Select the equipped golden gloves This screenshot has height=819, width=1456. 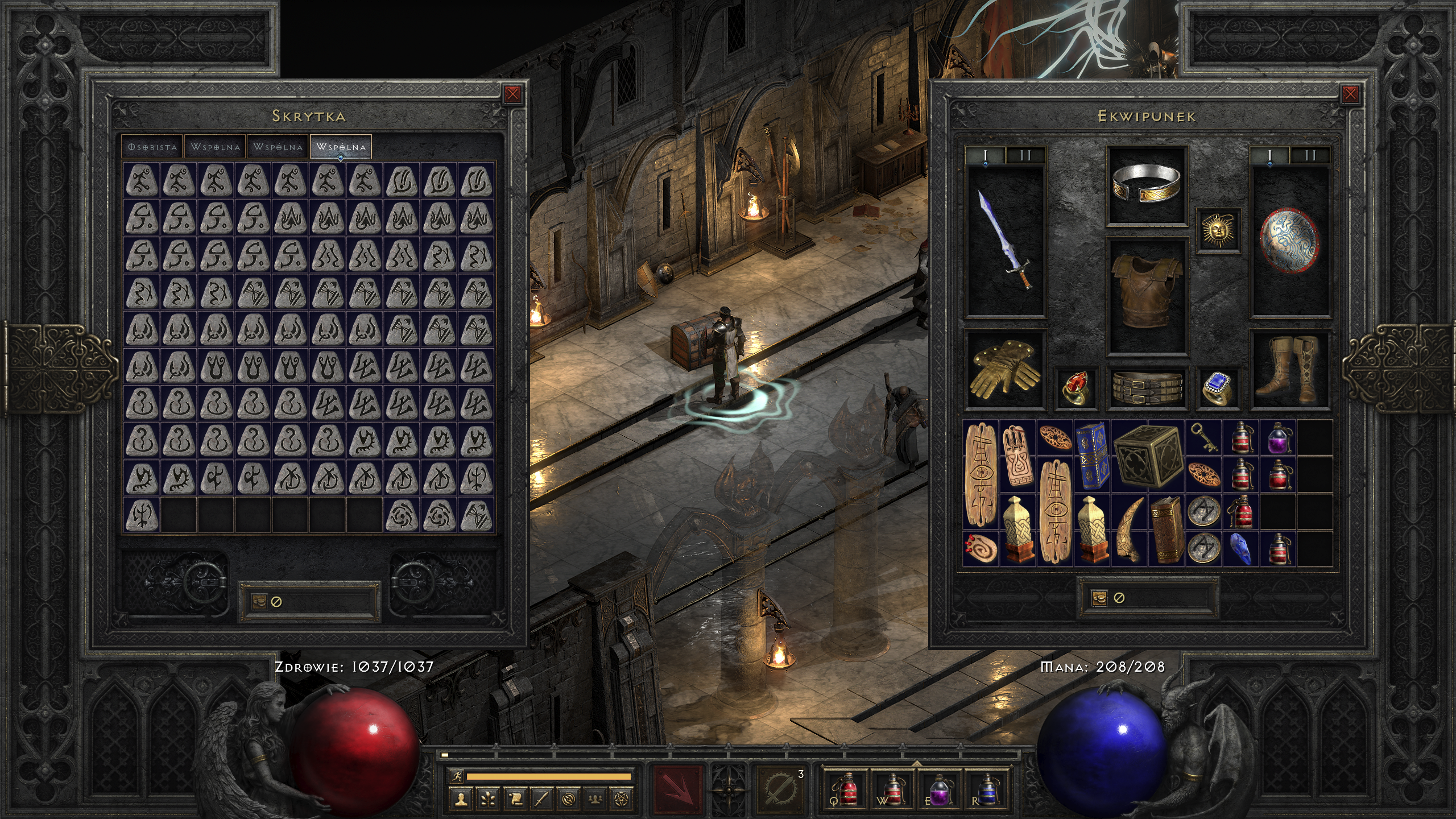coord(1005,369)
